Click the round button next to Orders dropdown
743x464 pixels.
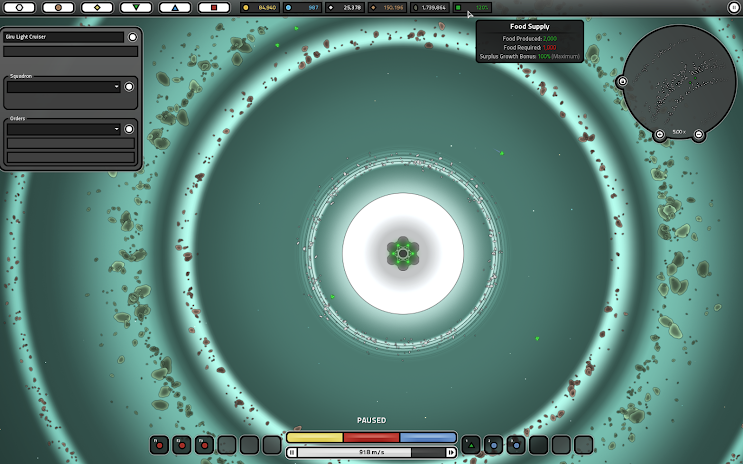click(x=128, y=129)
